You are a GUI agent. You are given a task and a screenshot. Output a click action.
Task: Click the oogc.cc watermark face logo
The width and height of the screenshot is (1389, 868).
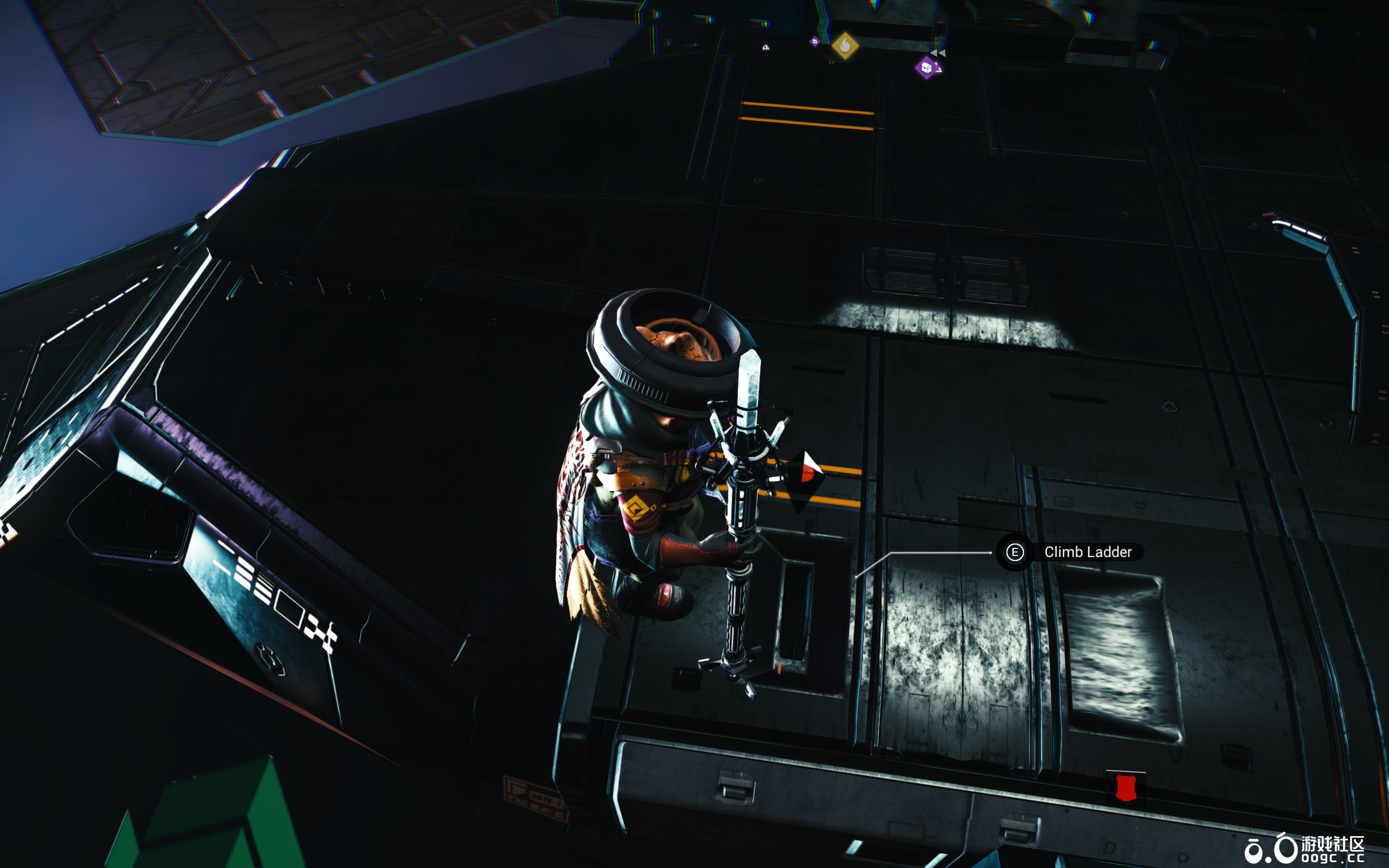[x=1272, y=848]
